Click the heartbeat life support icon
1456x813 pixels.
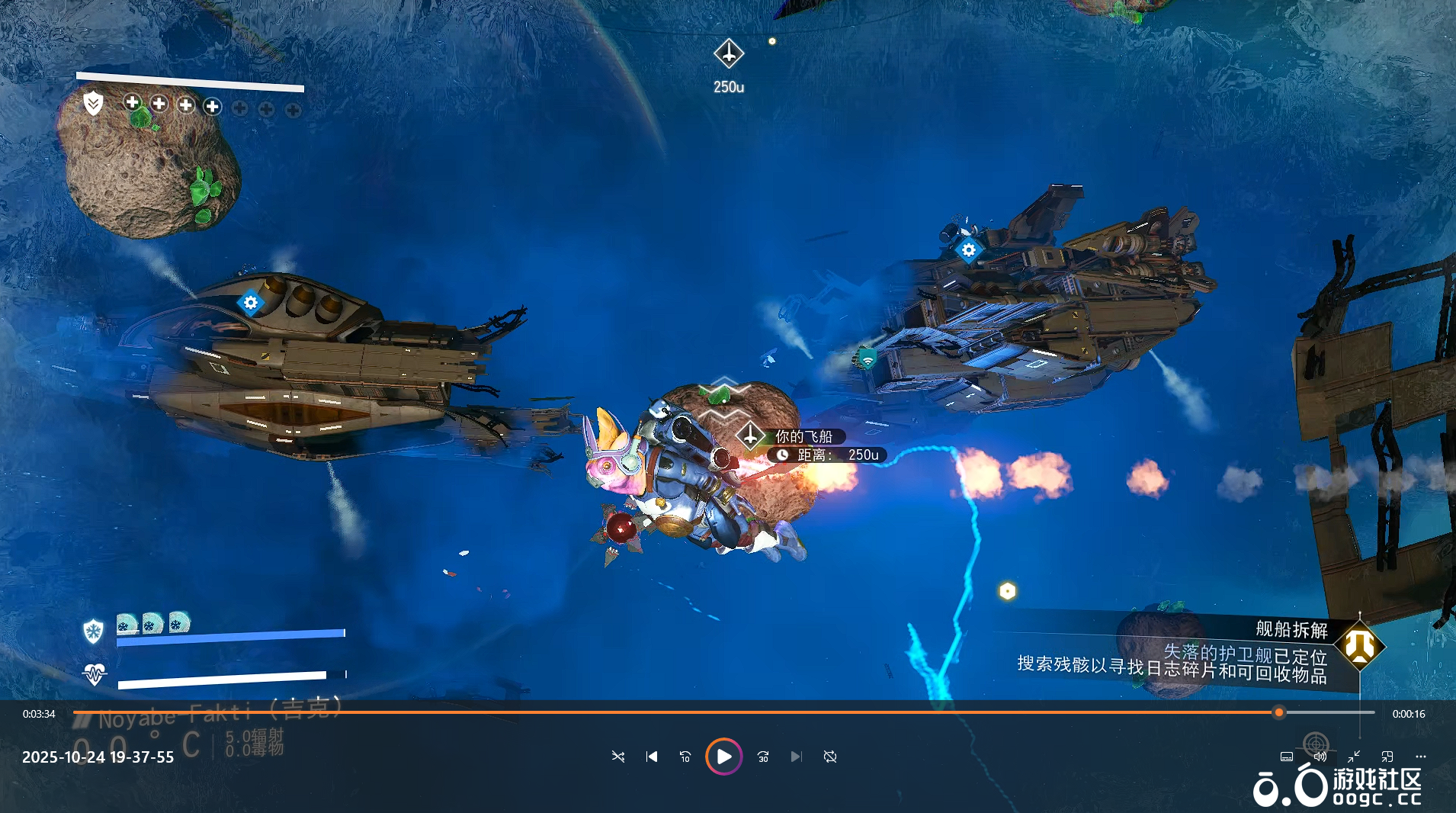[95, 674]
